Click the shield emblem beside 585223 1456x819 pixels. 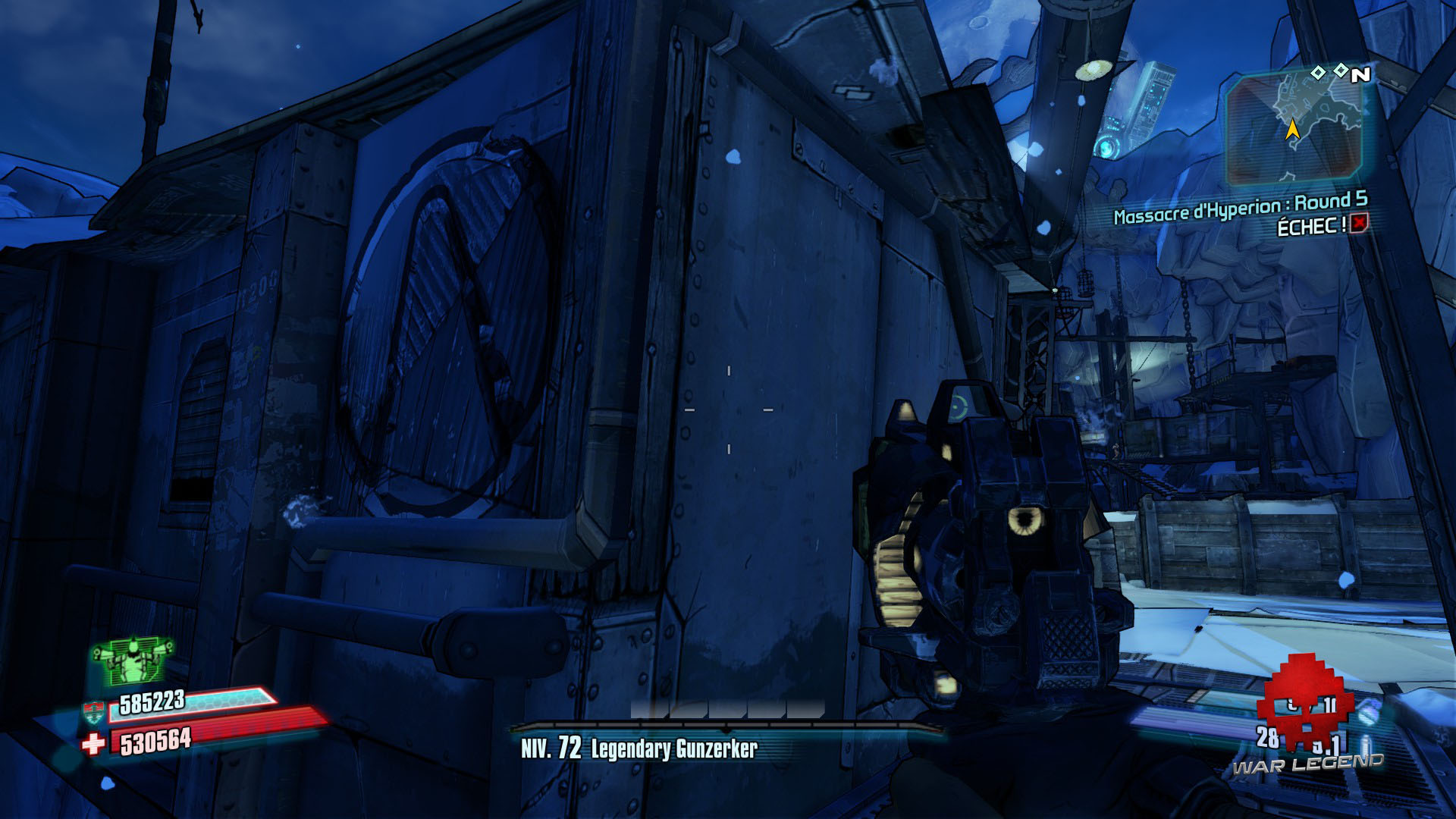[93, 711]
